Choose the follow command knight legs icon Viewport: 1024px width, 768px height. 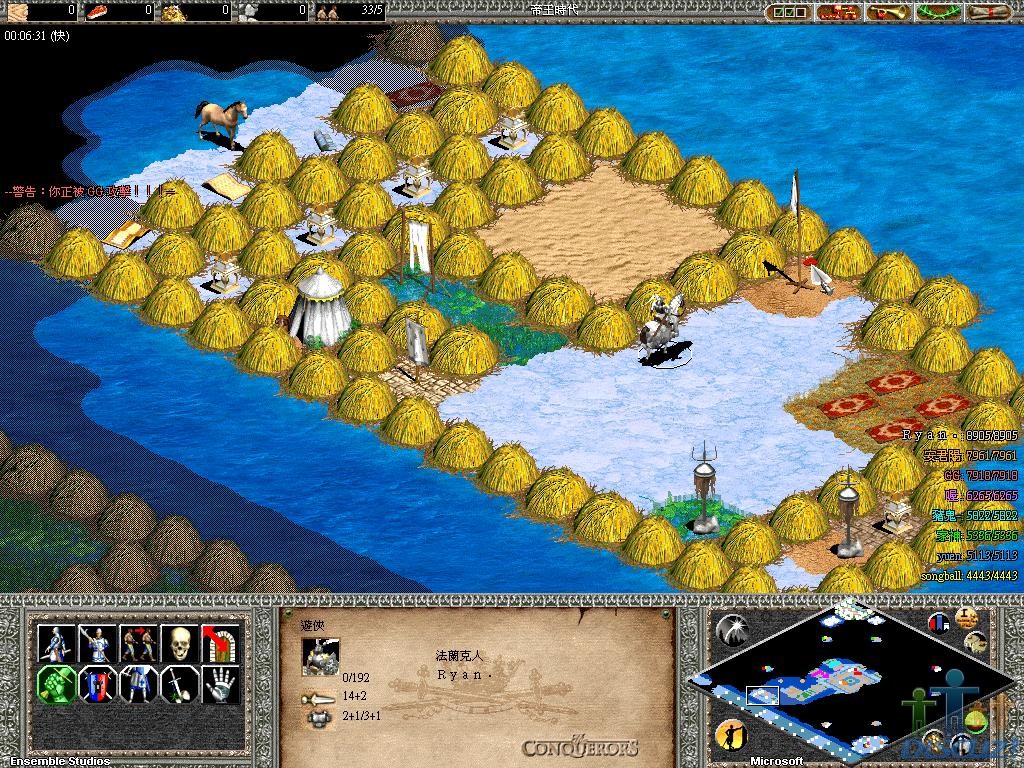tap(137, 685)
